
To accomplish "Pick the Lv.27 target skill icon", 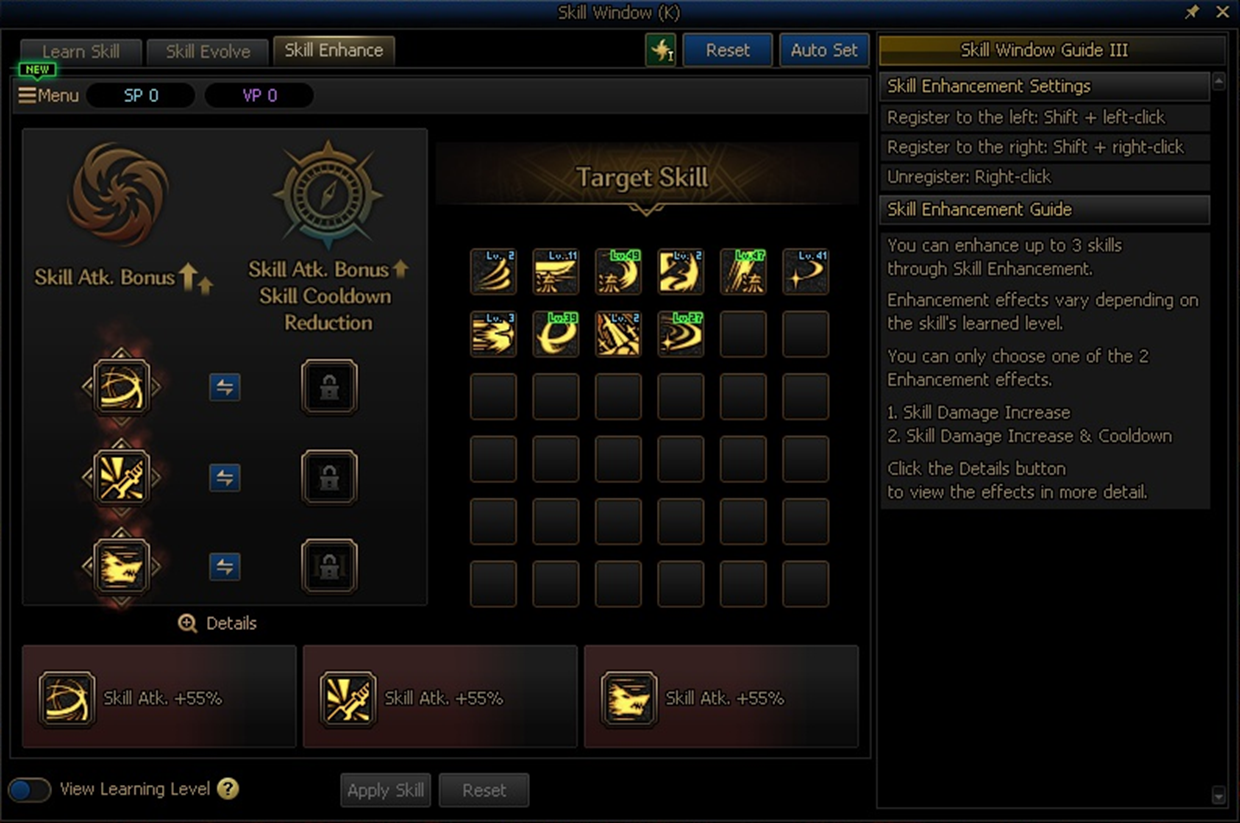I will tap(680, 334).
